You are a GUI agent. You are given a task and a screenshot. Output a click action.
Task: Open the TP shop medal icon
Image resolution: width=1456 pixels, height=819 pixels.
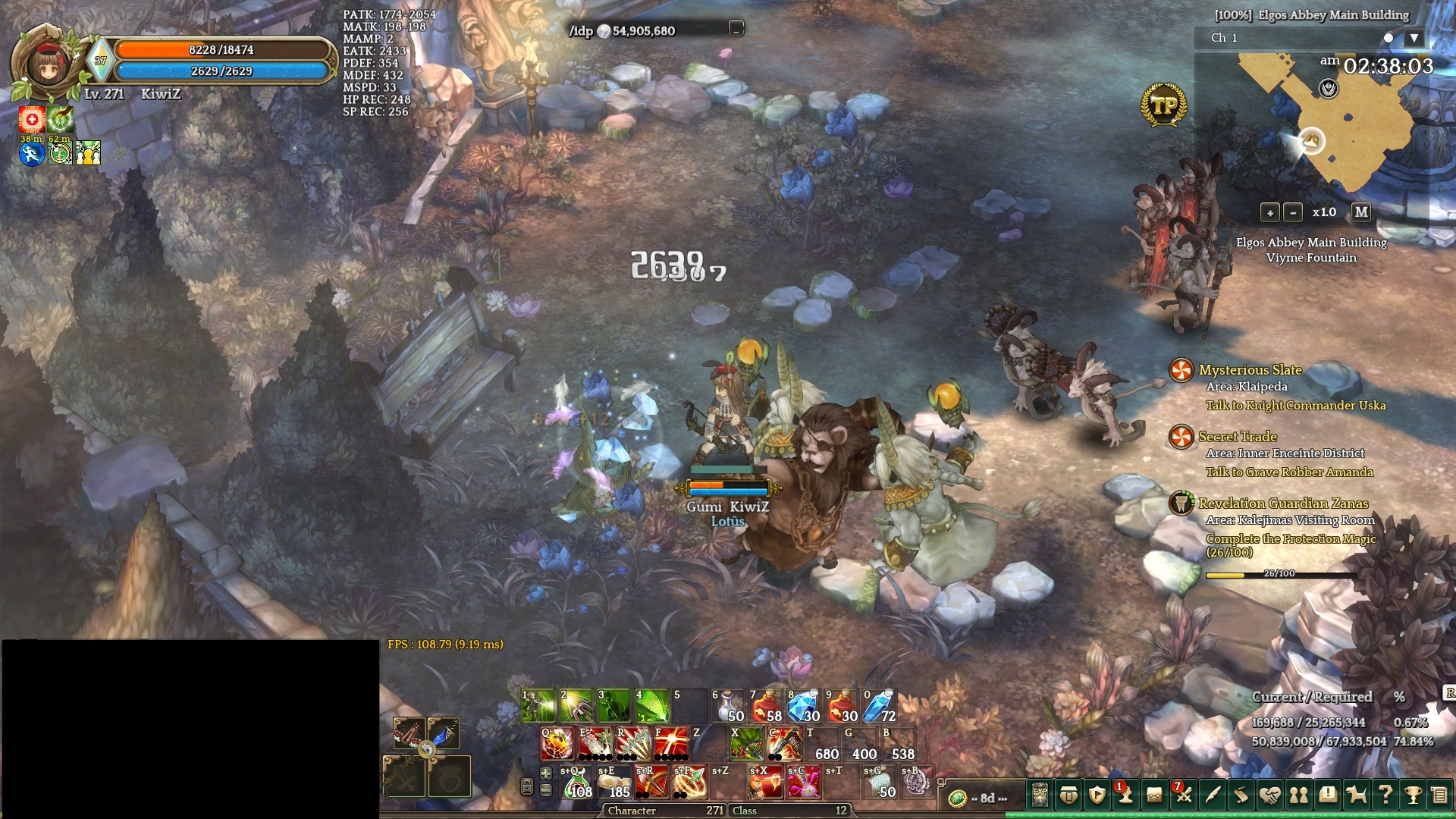1163,105
